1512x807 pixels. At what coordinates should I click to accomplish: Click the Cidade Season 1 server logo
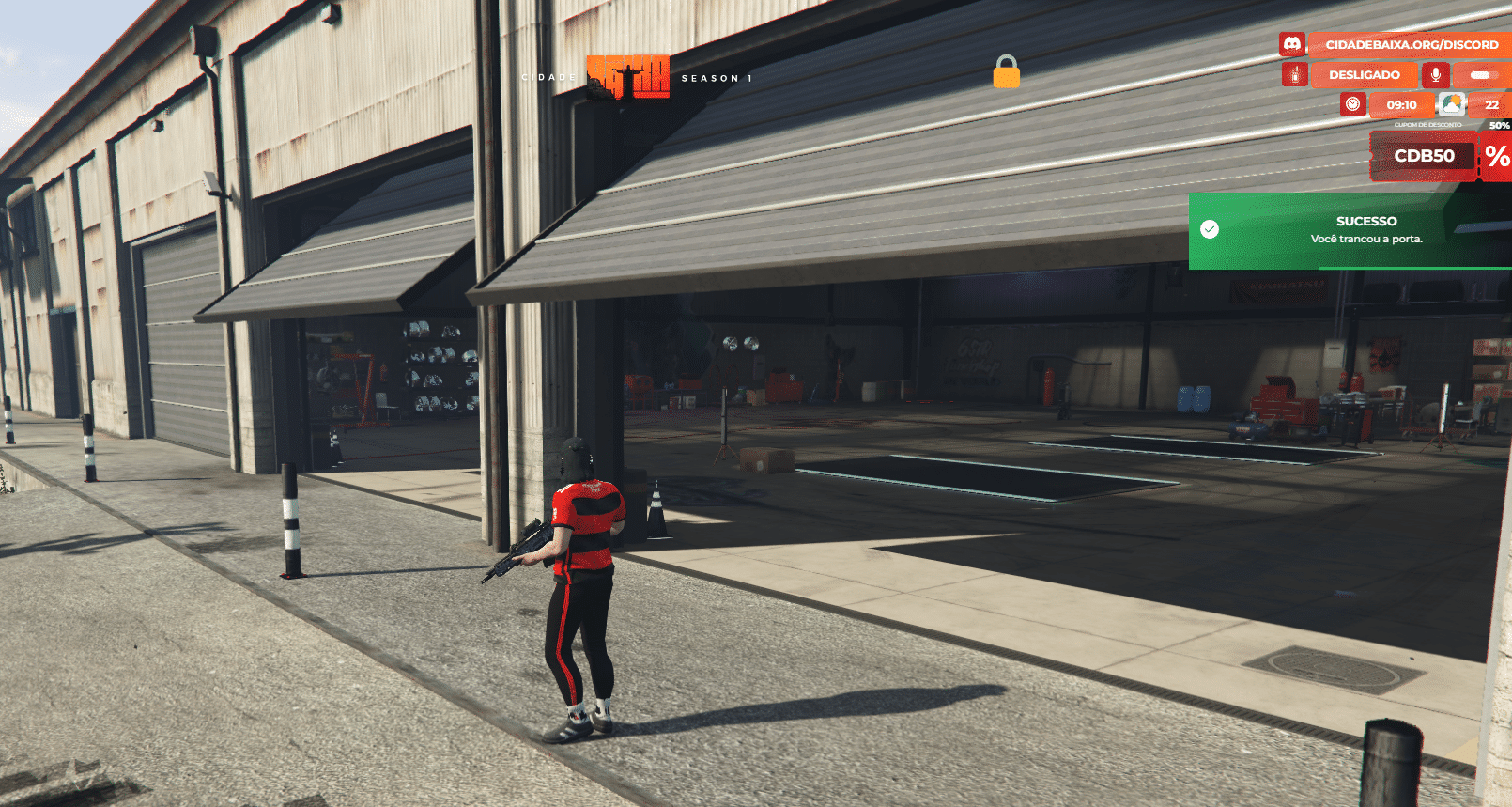pyautogui.click(x=629, y=77)
